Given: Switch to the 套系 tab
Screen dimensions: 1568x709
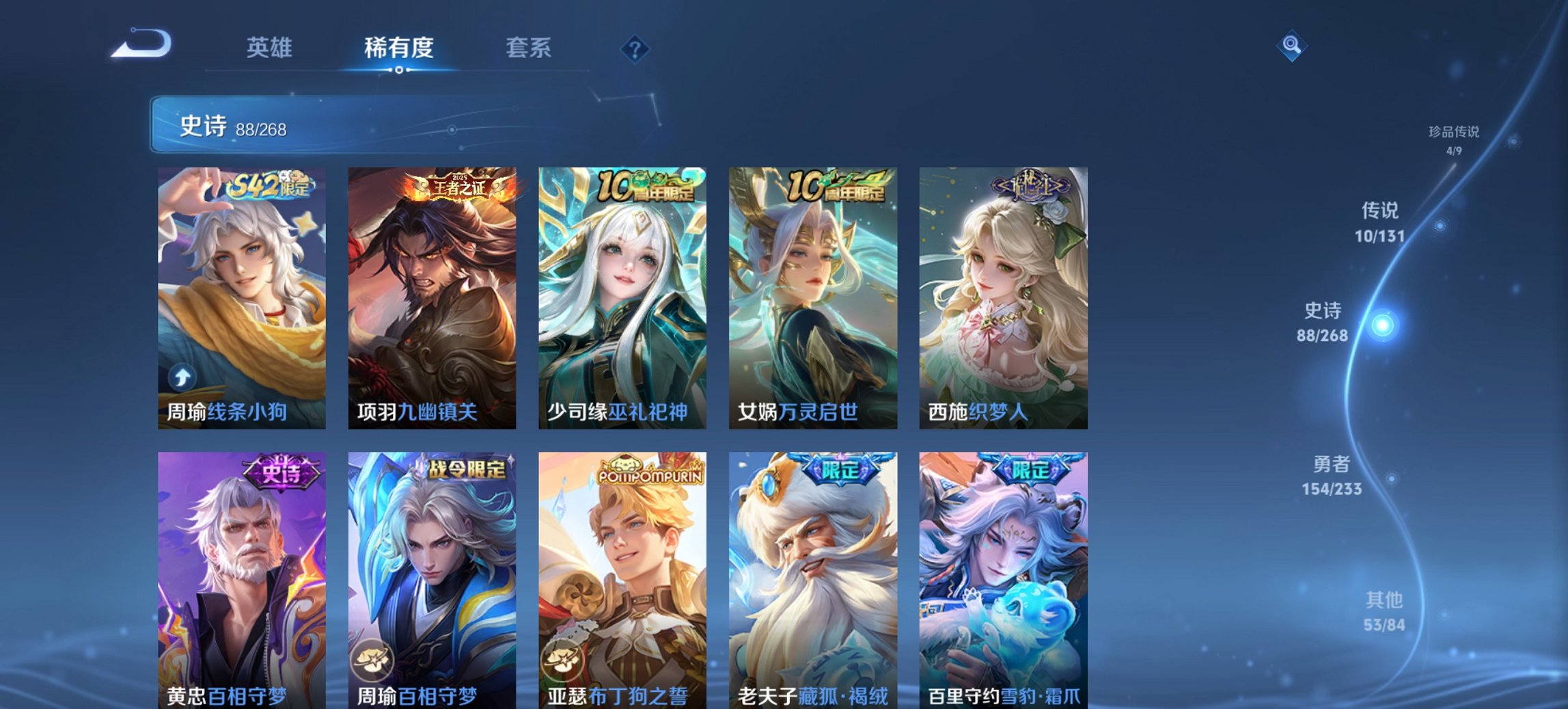Looking at the screenshot, I should [527, 48].
